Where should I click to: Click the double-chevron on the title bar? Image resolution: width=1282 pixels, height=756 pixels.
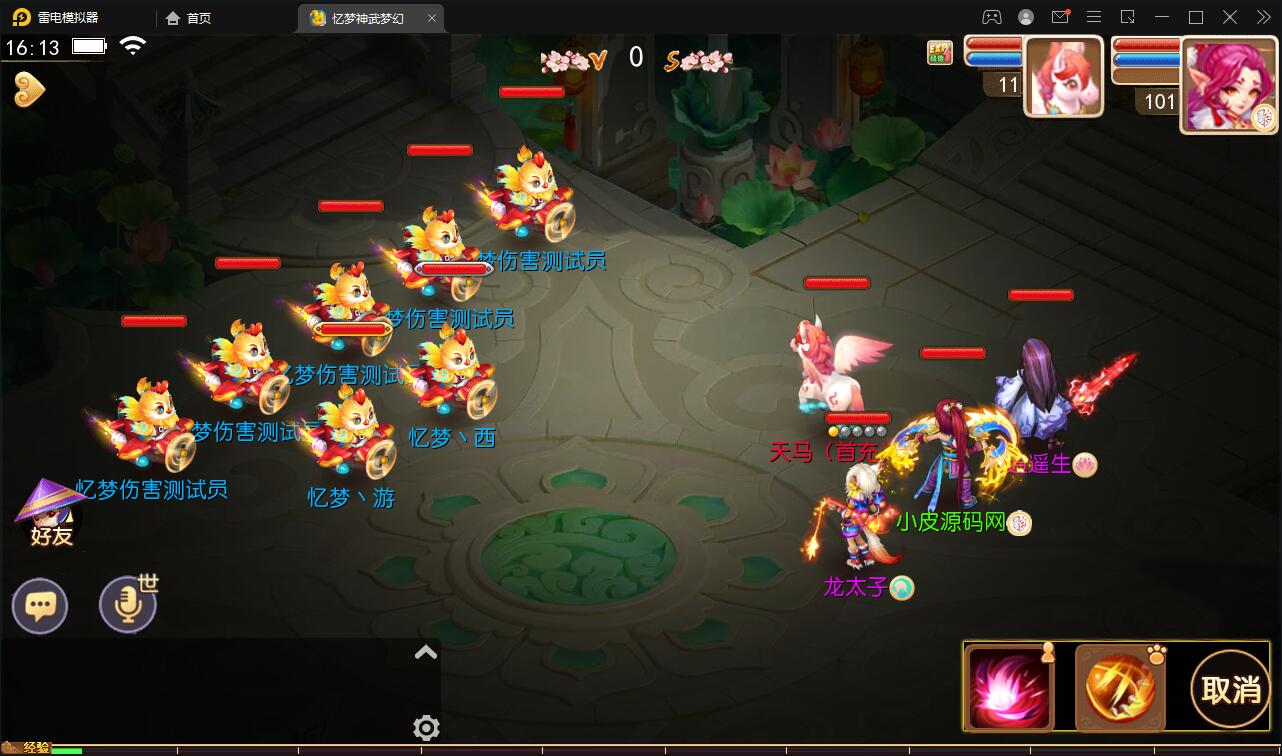[1261, 17]
